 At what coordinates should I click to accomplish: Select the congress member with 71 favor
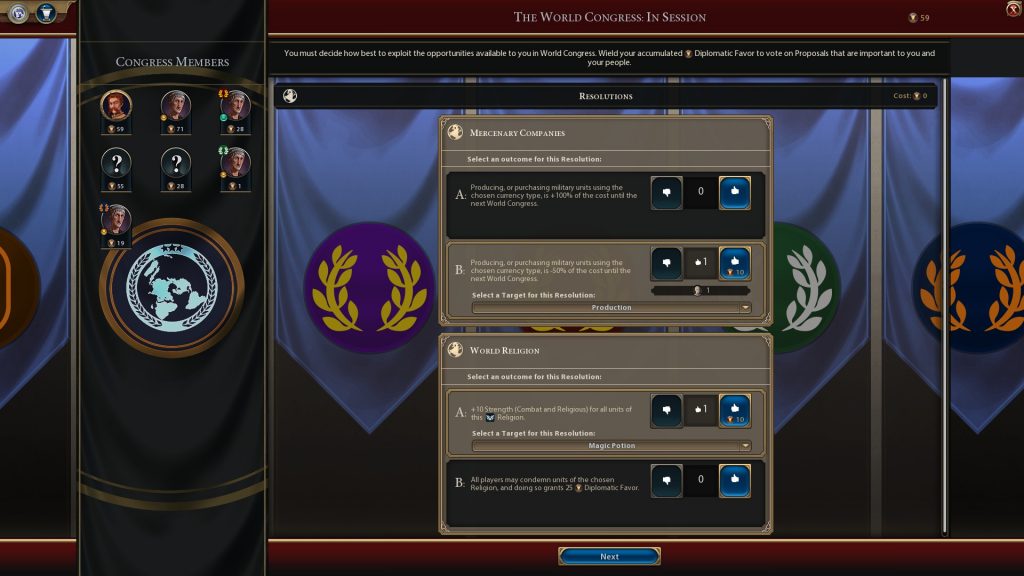176,106
